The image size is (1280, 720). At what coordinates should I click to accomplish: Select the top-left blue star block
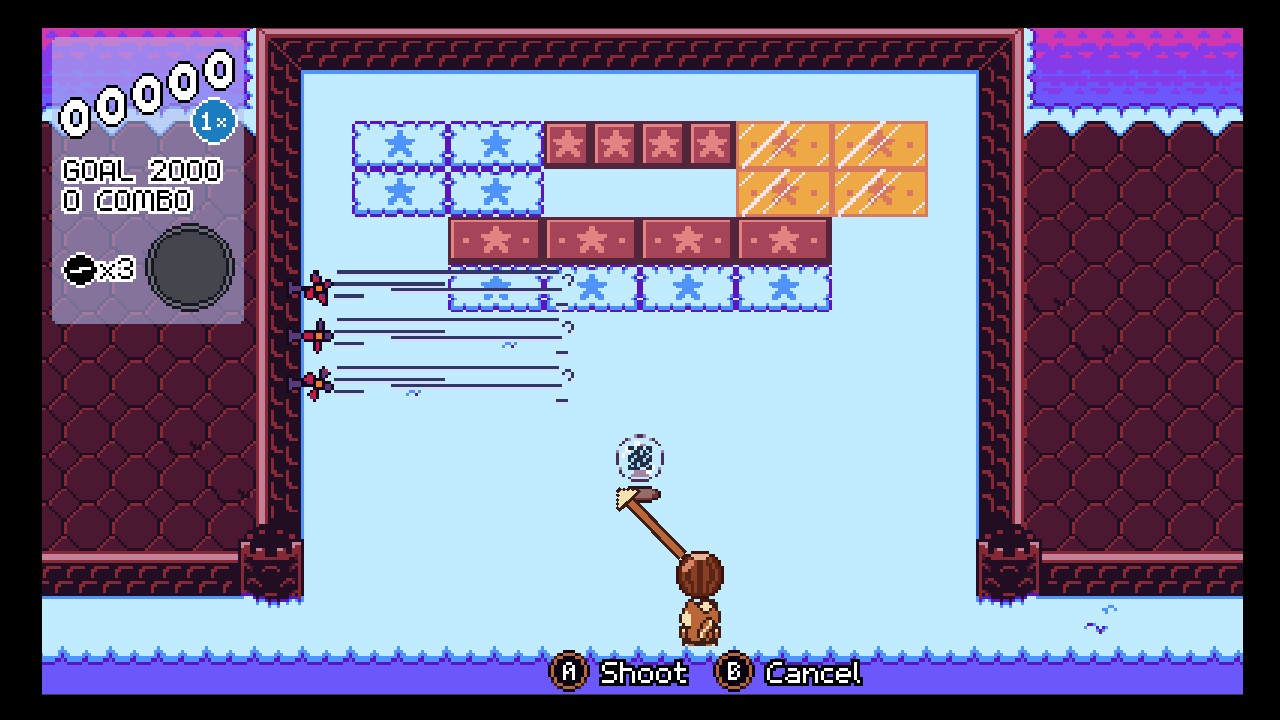coord(398,143)
